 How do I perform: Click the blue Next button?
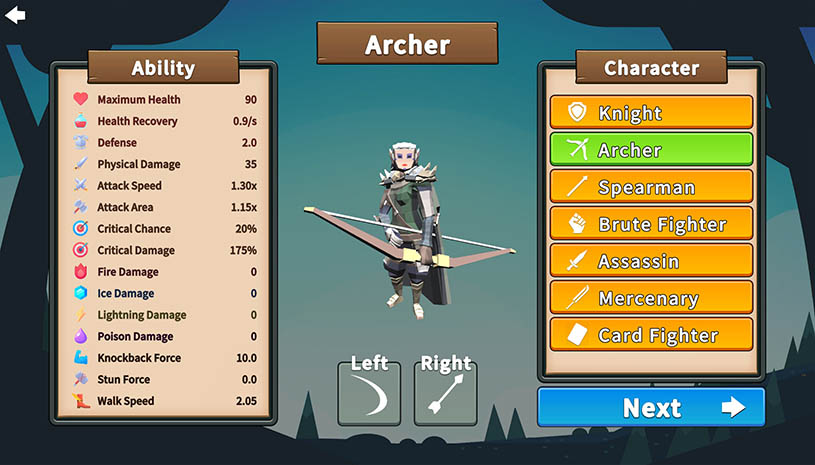point(651,407)
